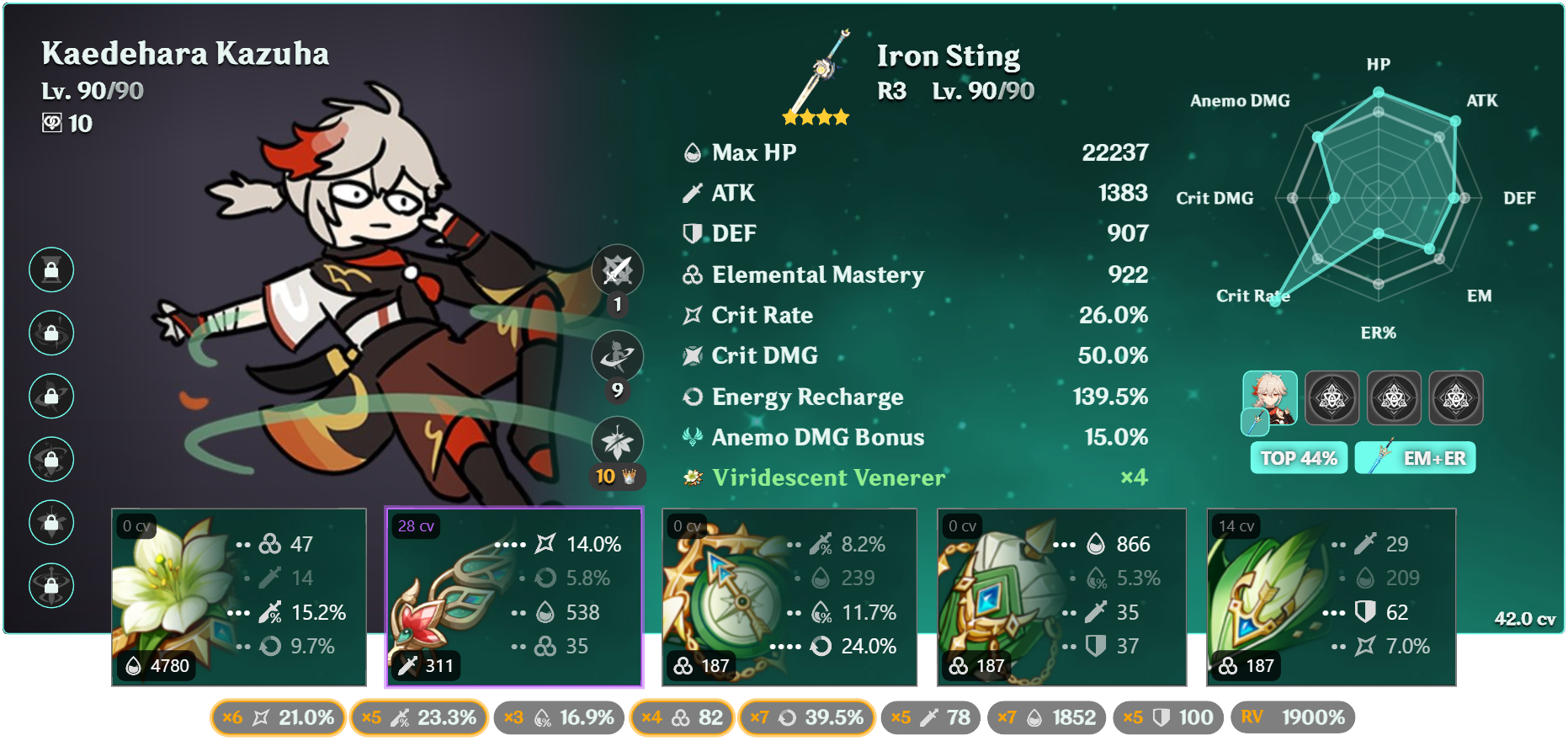Toggle the Crit Rate 21.0% substat chip
The height and width of the screenshot is (741, 1568).
pyautogui.click(x=278, y=717)
